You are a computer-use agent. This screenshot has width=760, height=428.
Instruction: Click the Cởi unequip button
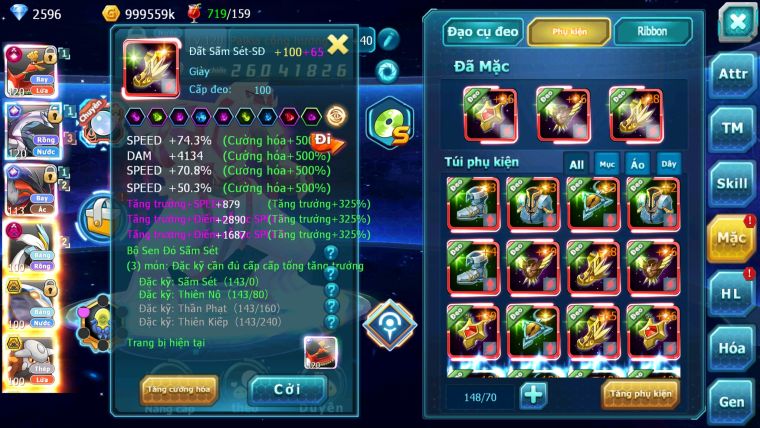287,389
